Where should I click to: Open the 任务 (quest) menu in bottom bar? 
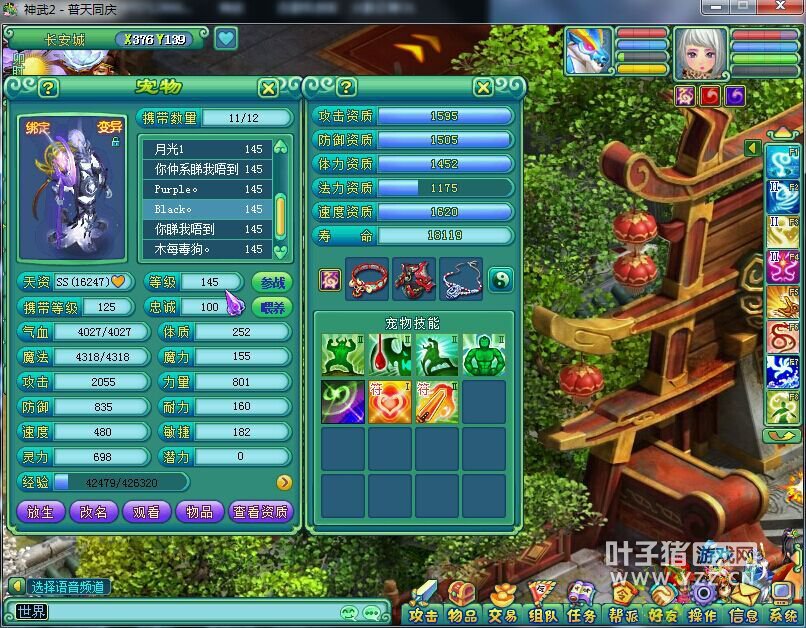click(x=582, y=615)
